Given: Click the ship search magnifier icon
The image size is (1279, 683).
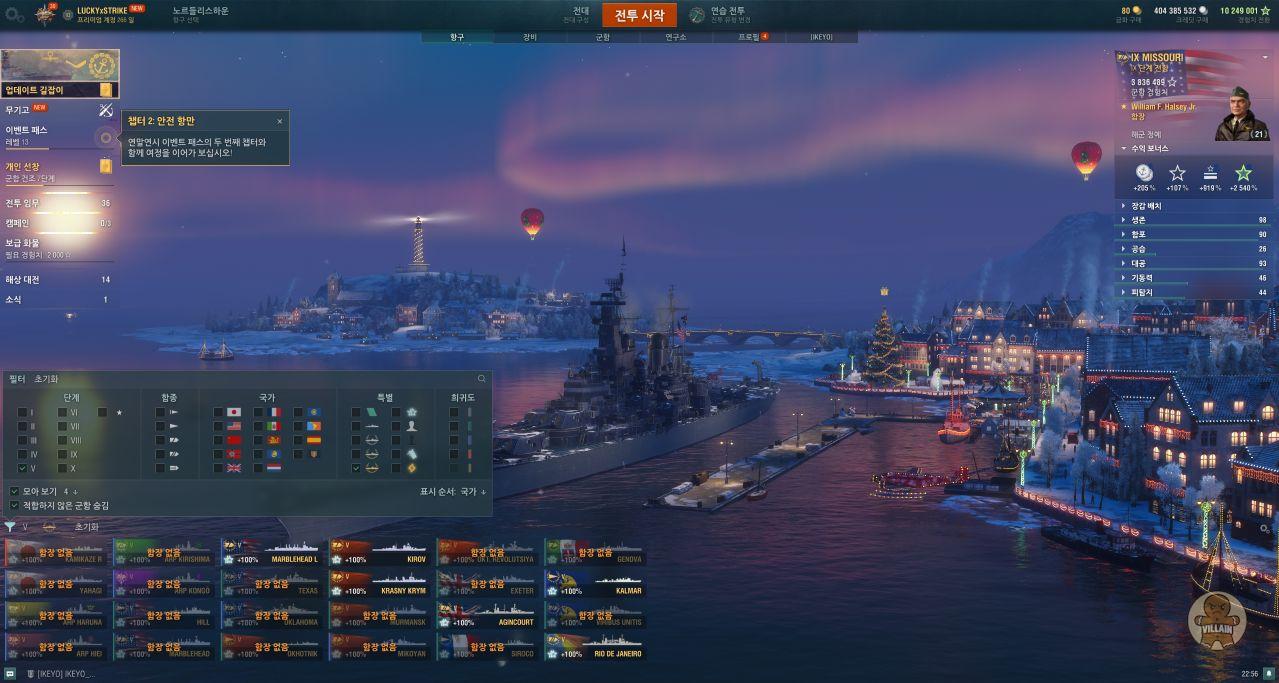Looking at the screenshot, I should point(481,379).
